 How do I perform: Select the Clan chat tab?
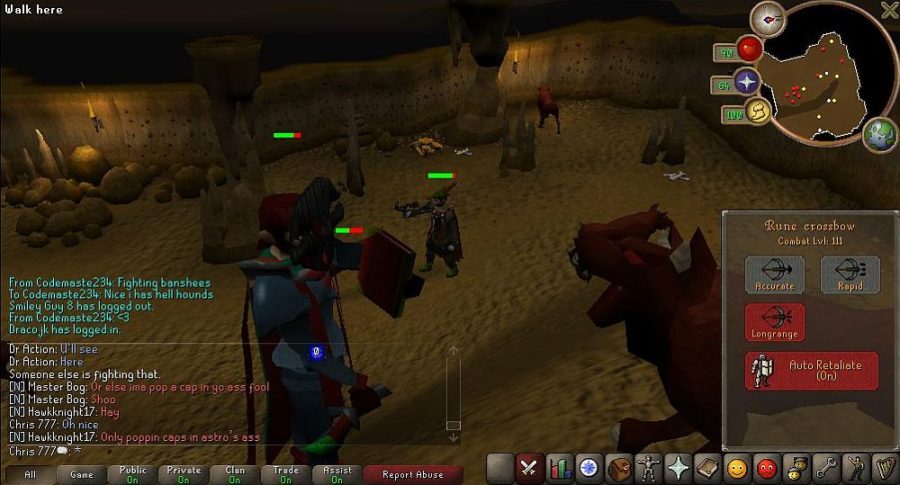coord(235,474)
